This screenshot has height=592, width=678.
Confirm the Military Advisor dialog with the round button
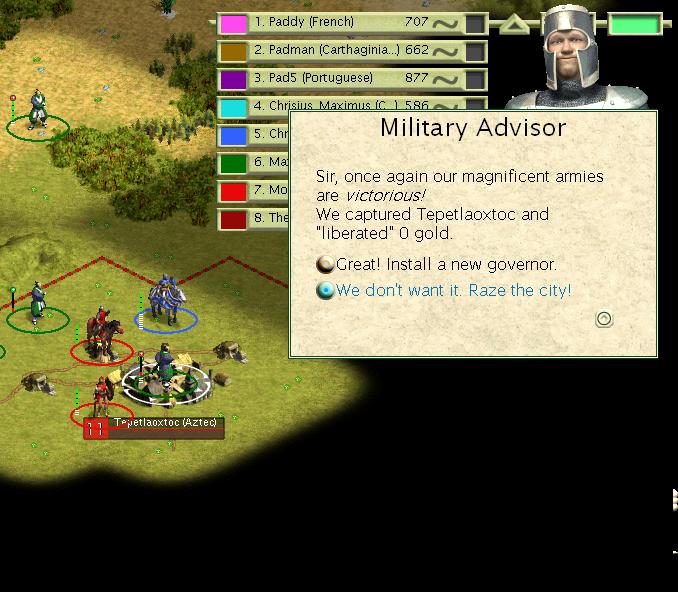pyautogui.click(x=603, y=319)
